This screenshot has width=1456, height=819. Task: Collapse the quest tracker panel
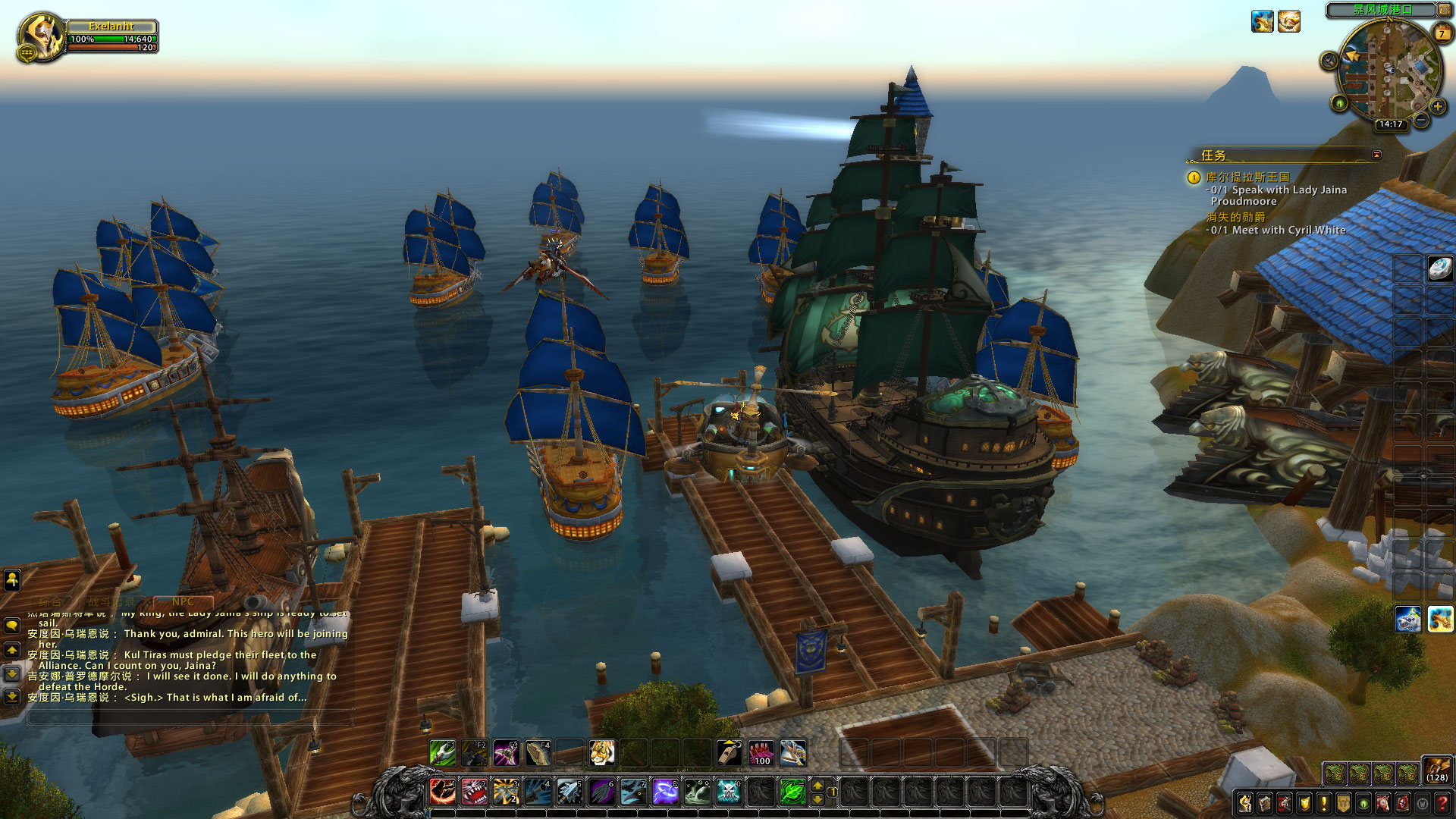pyautogui.click(x=1376, y=155)
